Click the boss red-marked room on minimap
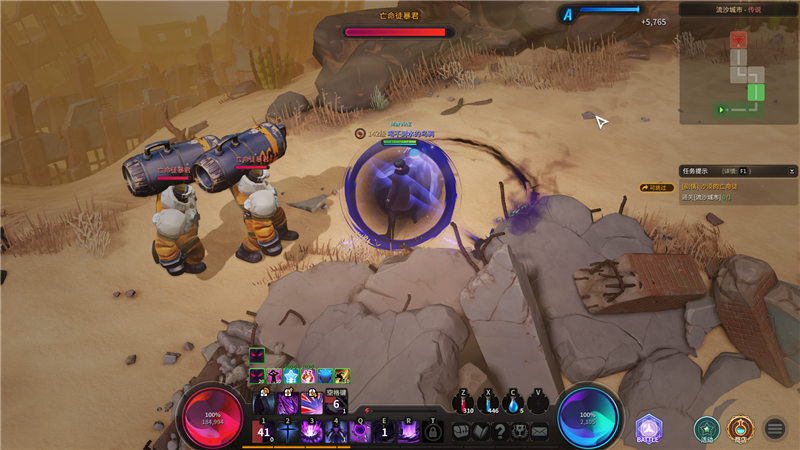Image resolution: width=800 pixels, height=450 pixels. (x=738, y=40)
